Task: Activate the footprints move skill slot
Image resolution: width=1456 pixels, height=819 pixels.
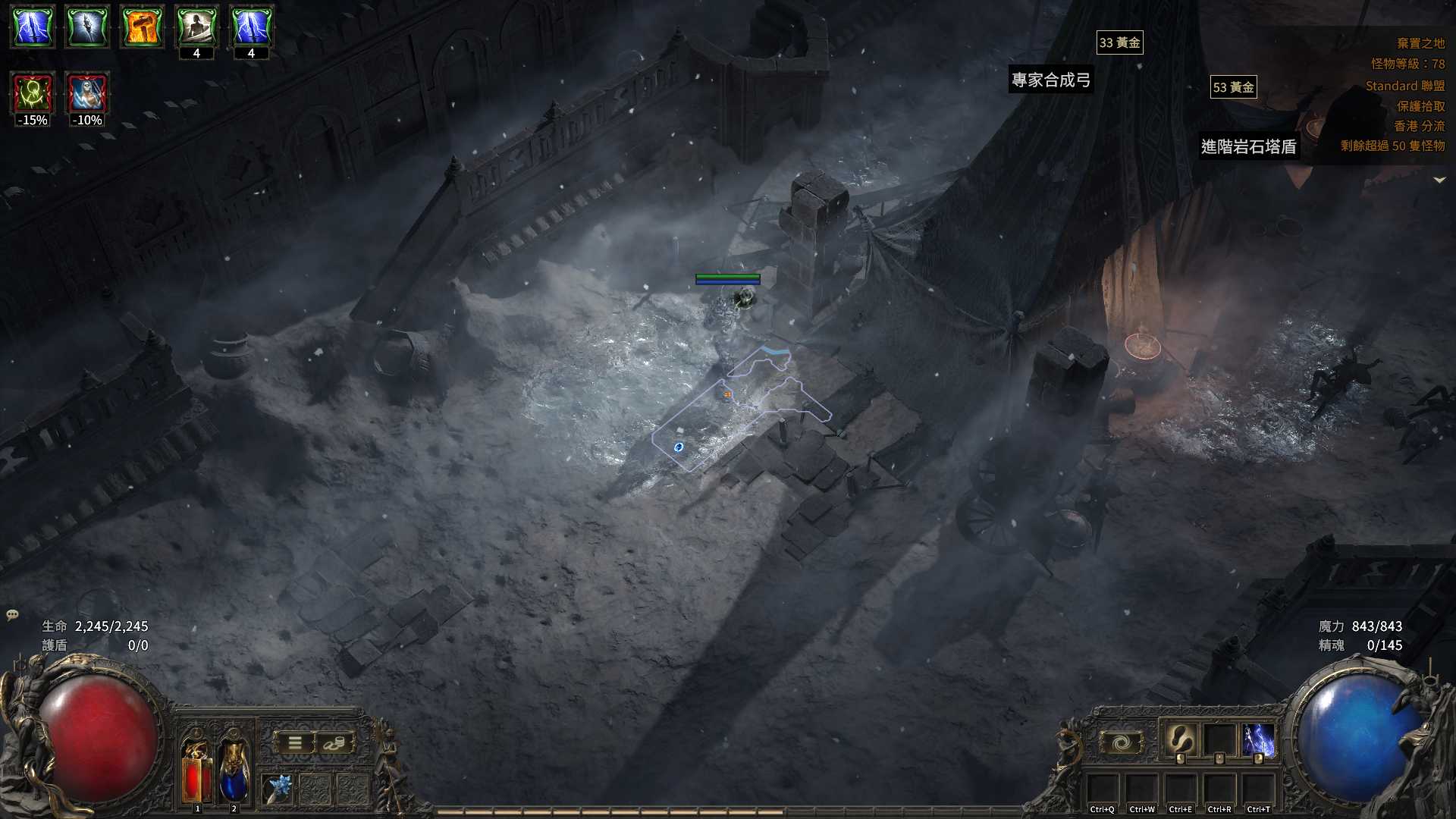Action: 1180,739
